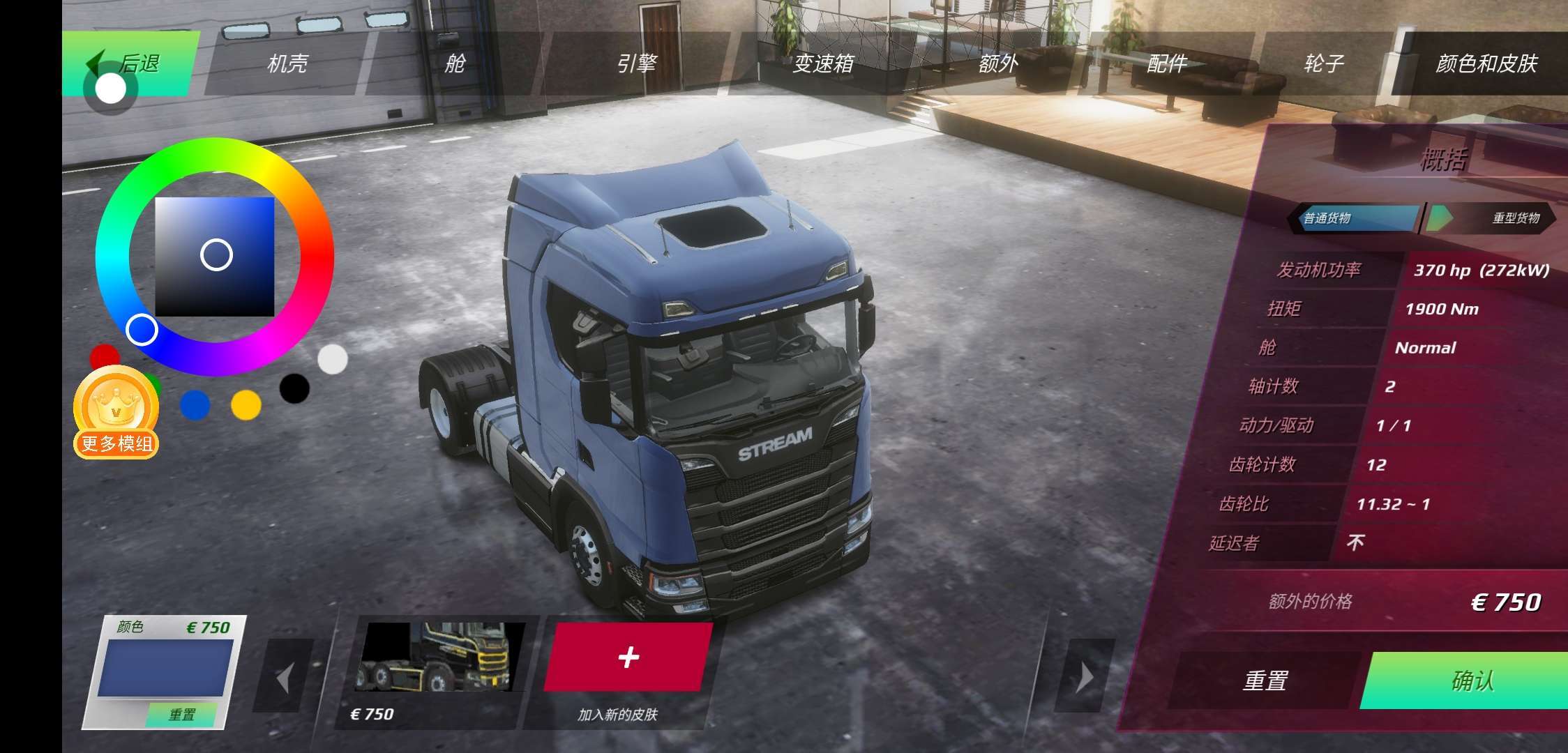1568x753 pixels.
Task: Switch to the 舱 cabin tab
Action: click(x=455, y=63)
